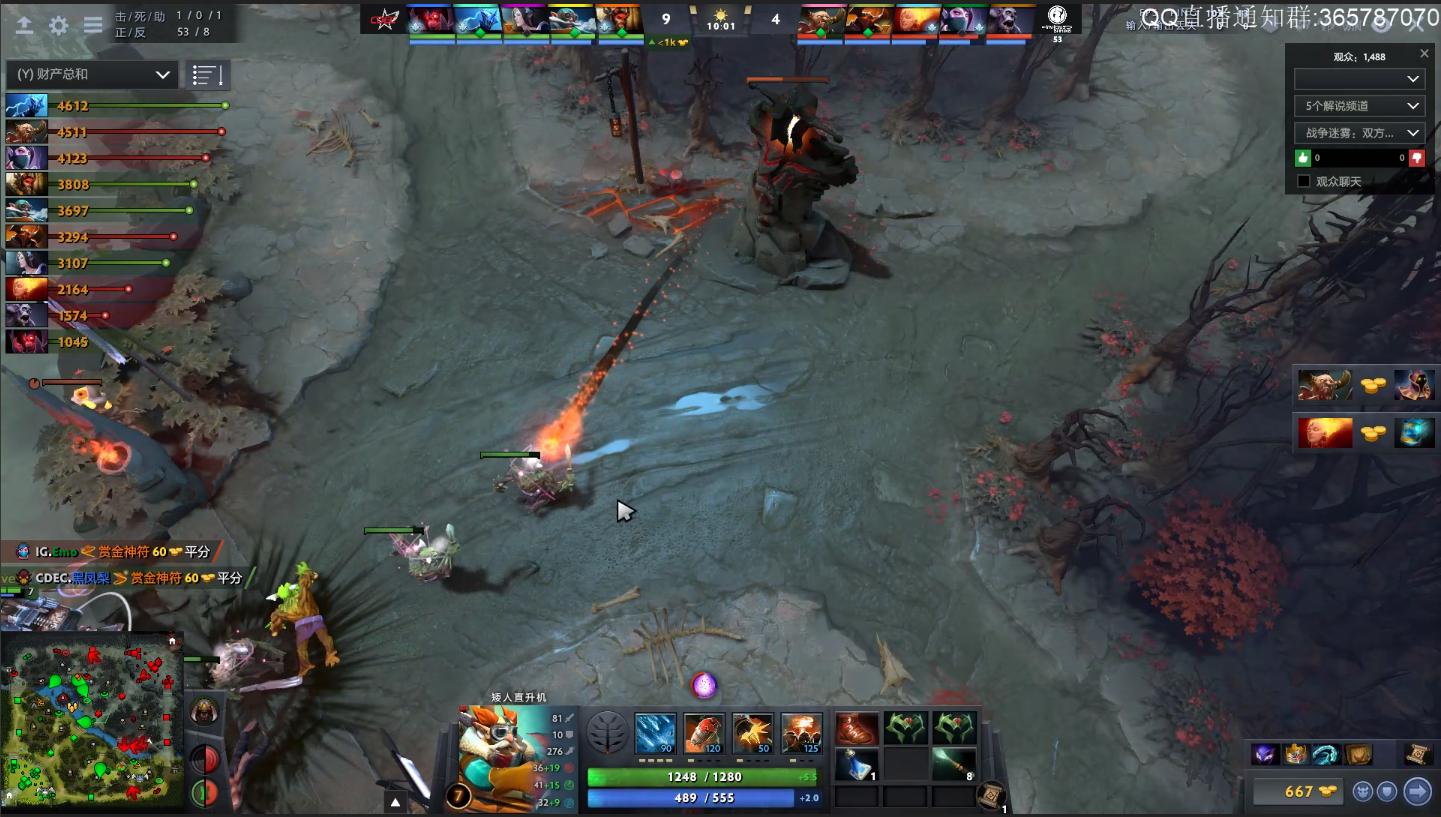Viewport: 1441px width, 817px height.
Task: Open the spectator settings gear icon
Action: tap(58, 25)
